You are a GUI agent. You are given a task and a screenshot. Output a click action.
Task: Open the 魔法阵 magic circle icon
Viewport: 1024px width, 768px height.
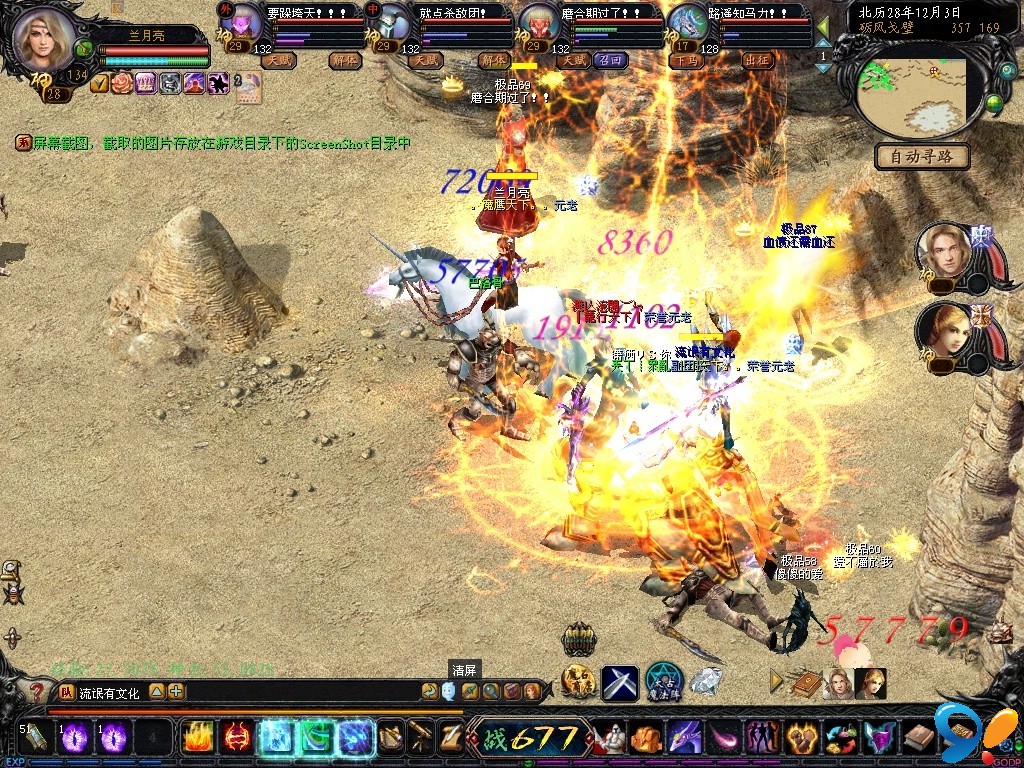pyautogui.click(x=663, y=682)
